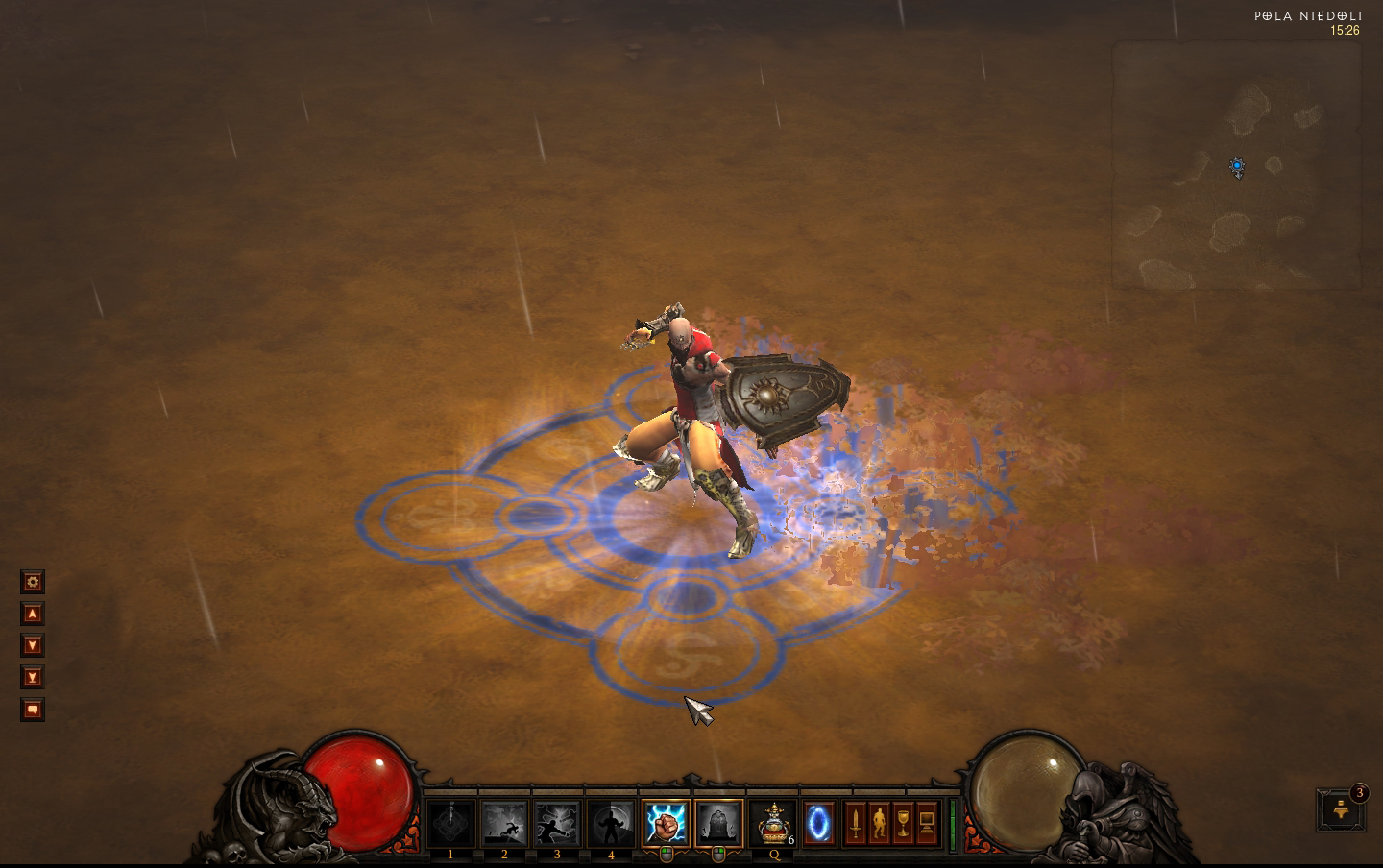Screen dimensions: 1383x868
Task: Use the dashing figure skill in slot 2
Action: pyautogui.click(x=504, y=824)
